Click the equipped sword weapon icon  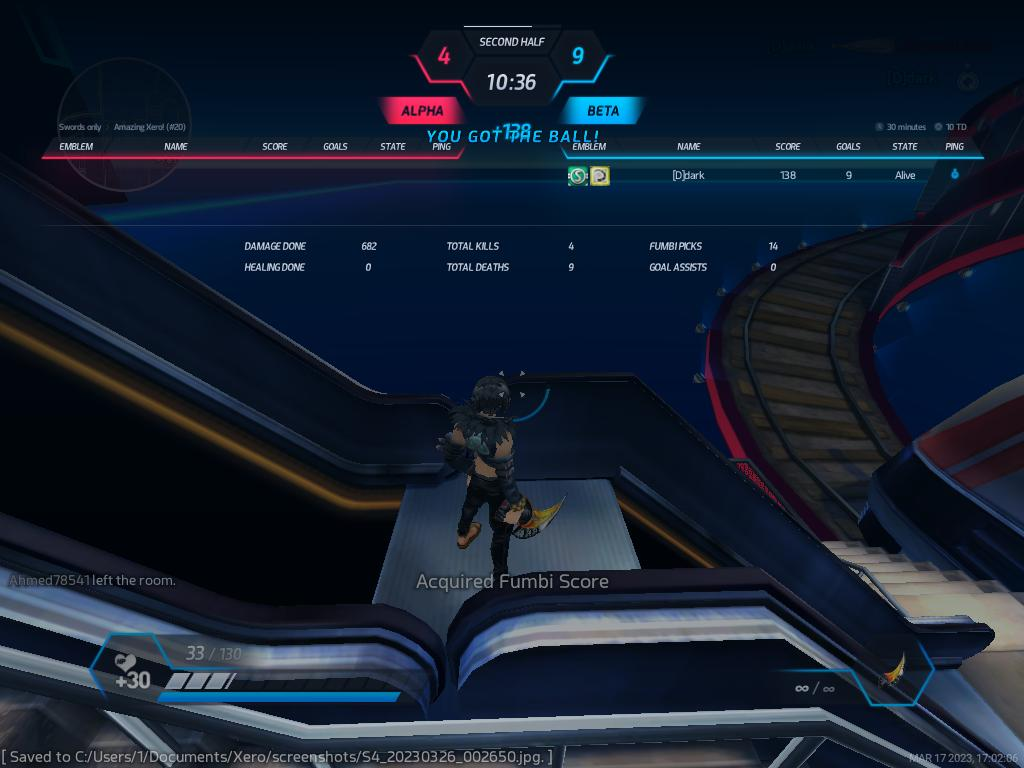(x=893, y=672)
